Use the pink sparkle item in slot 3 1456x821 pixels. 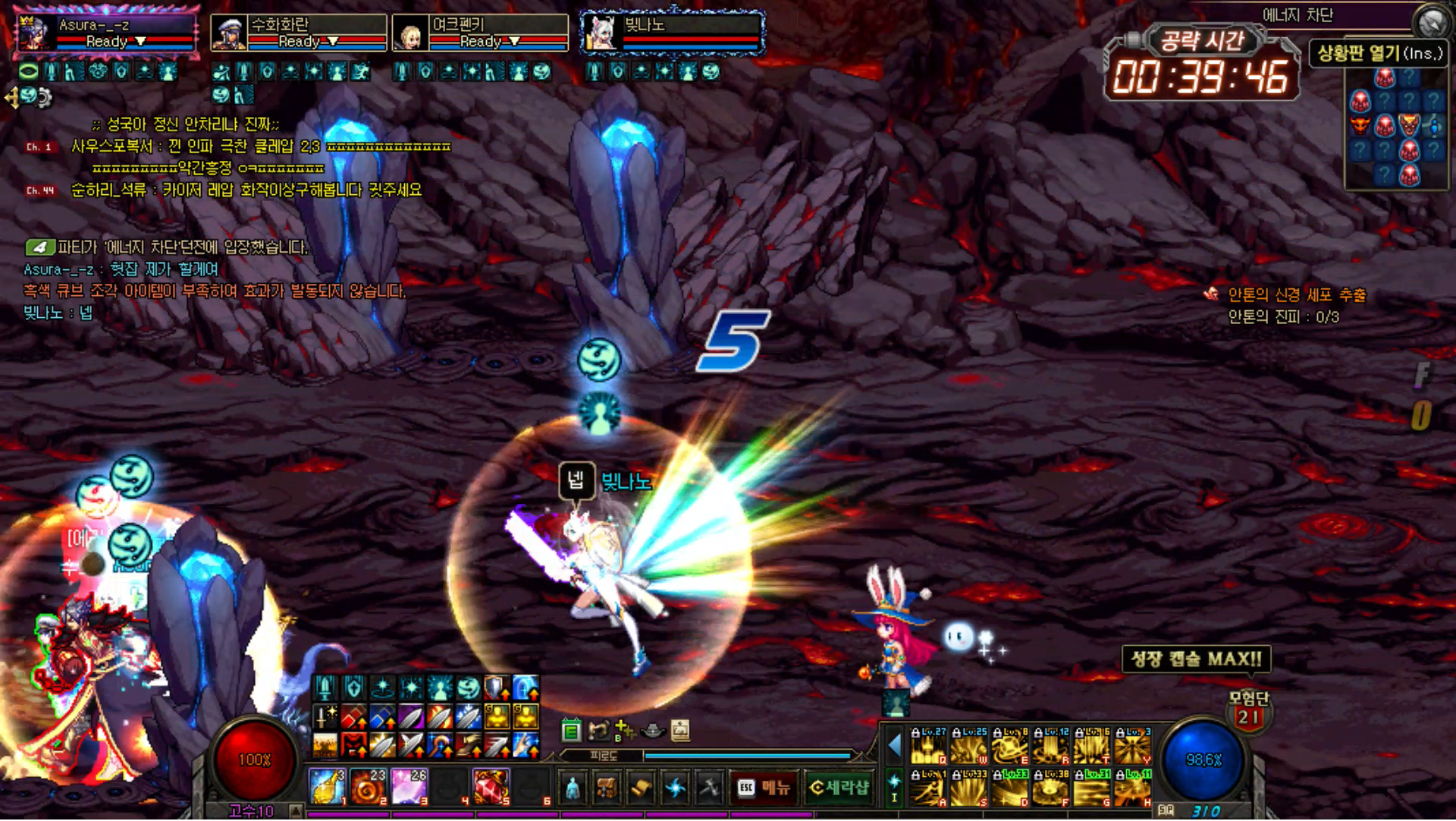(x=409, y=787)
